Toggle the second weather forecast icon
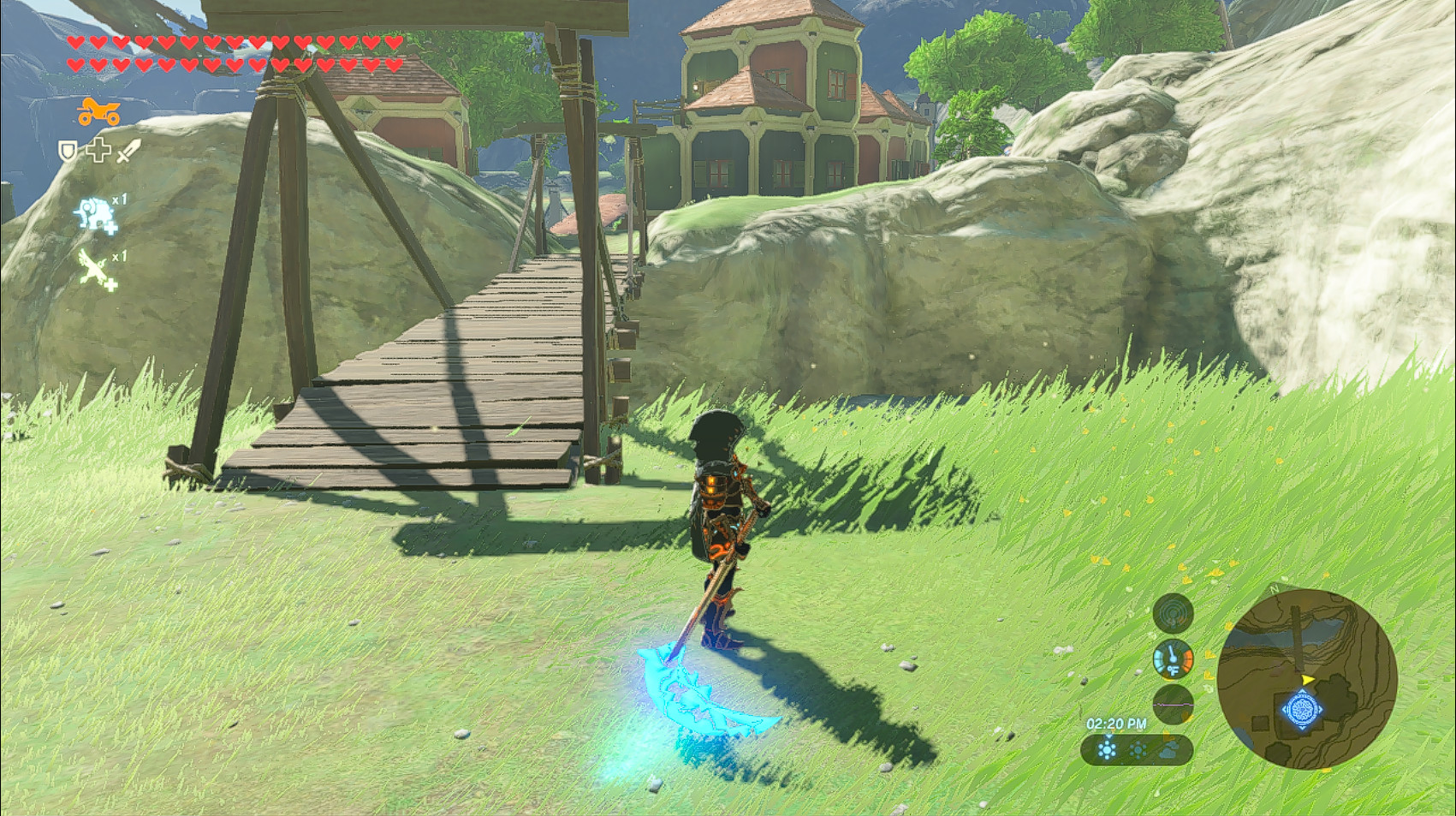 (1138, 750)
